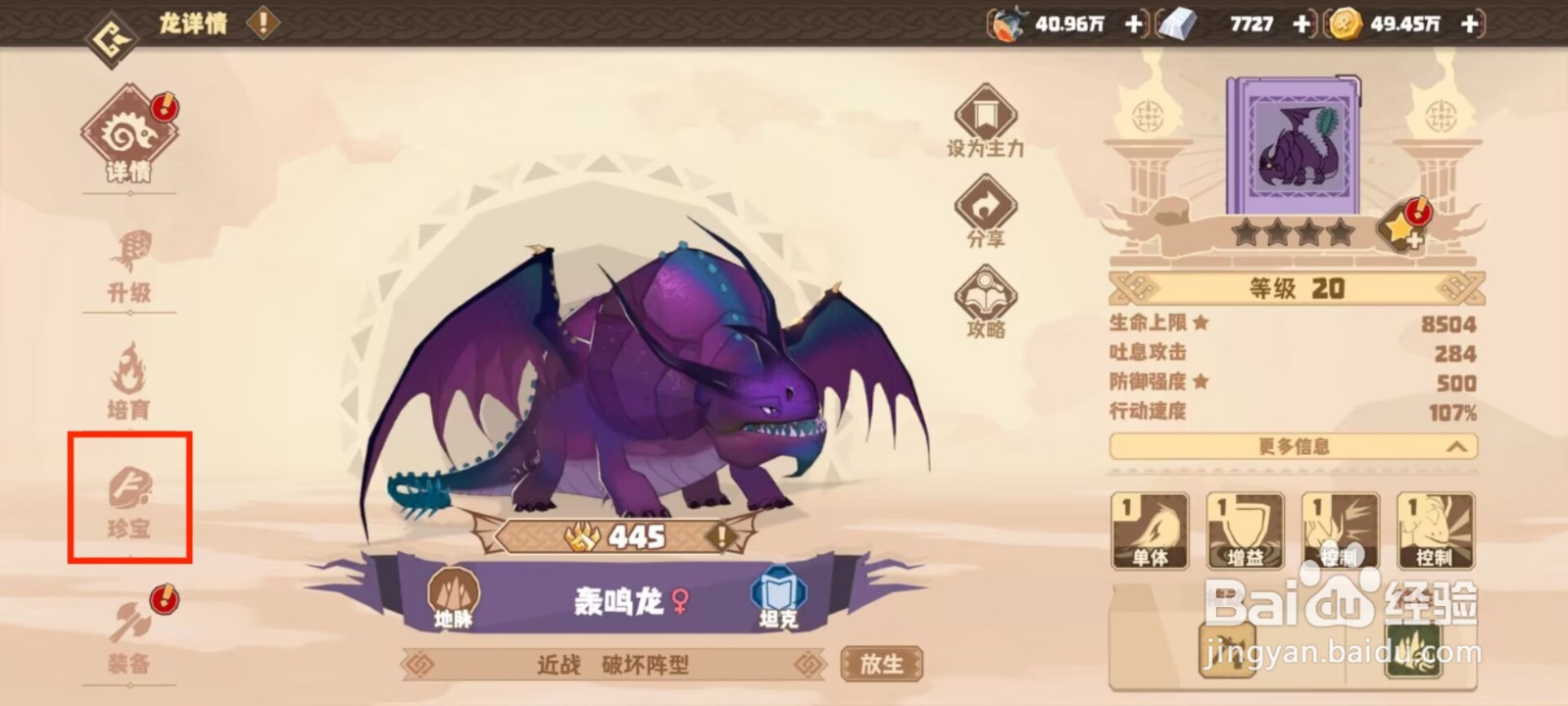This screenshot has width=1568, height=706.
Task: Open the 培育 (cultivate) sidebar icon
Action: [x=130, y=380]
